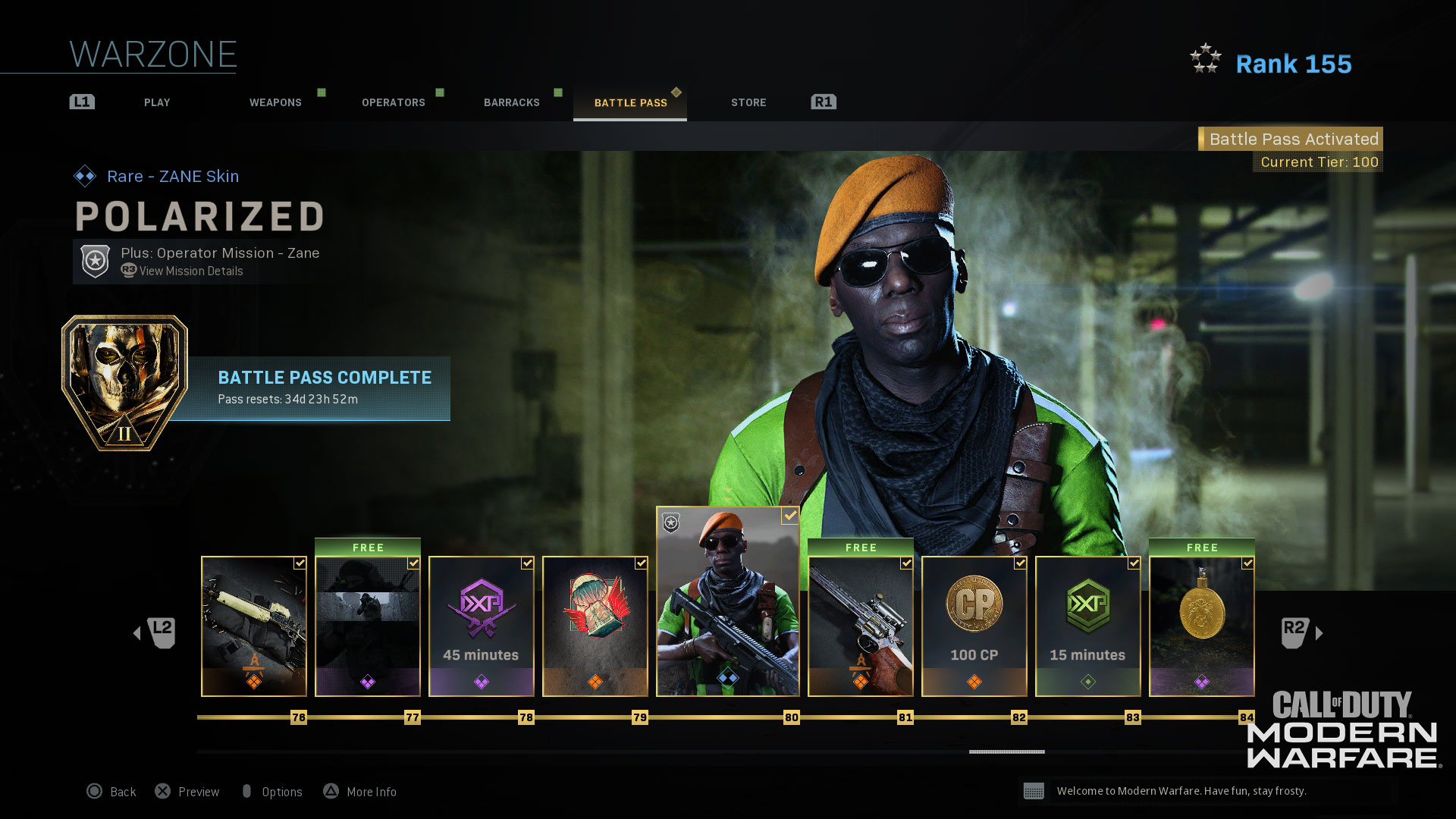Select the Zane Polarized skin tile
This screenshot has height=819, width=1456.
point(727,601)
